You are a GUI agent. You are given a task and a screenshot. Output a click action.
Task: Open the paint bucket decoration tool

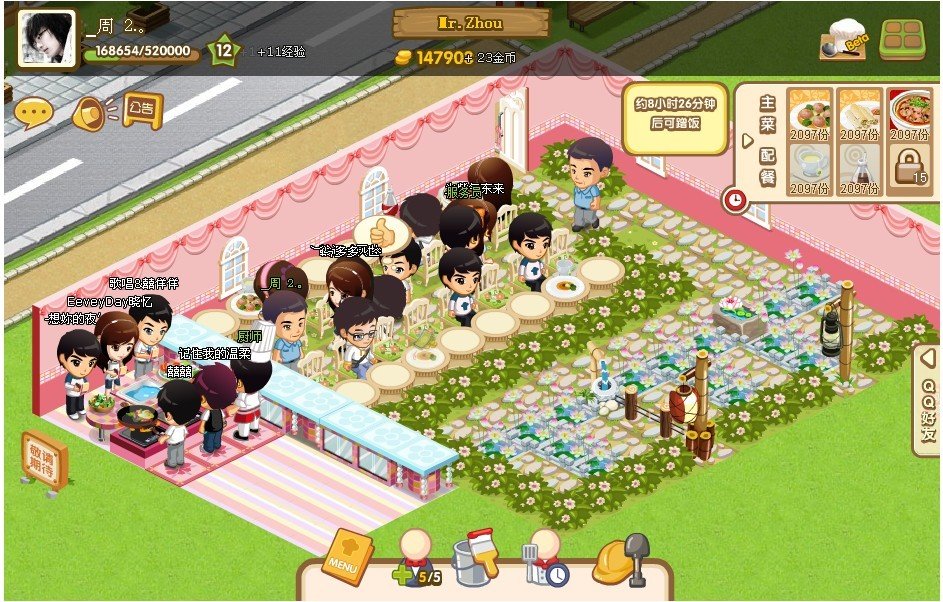tap(475, 560)
